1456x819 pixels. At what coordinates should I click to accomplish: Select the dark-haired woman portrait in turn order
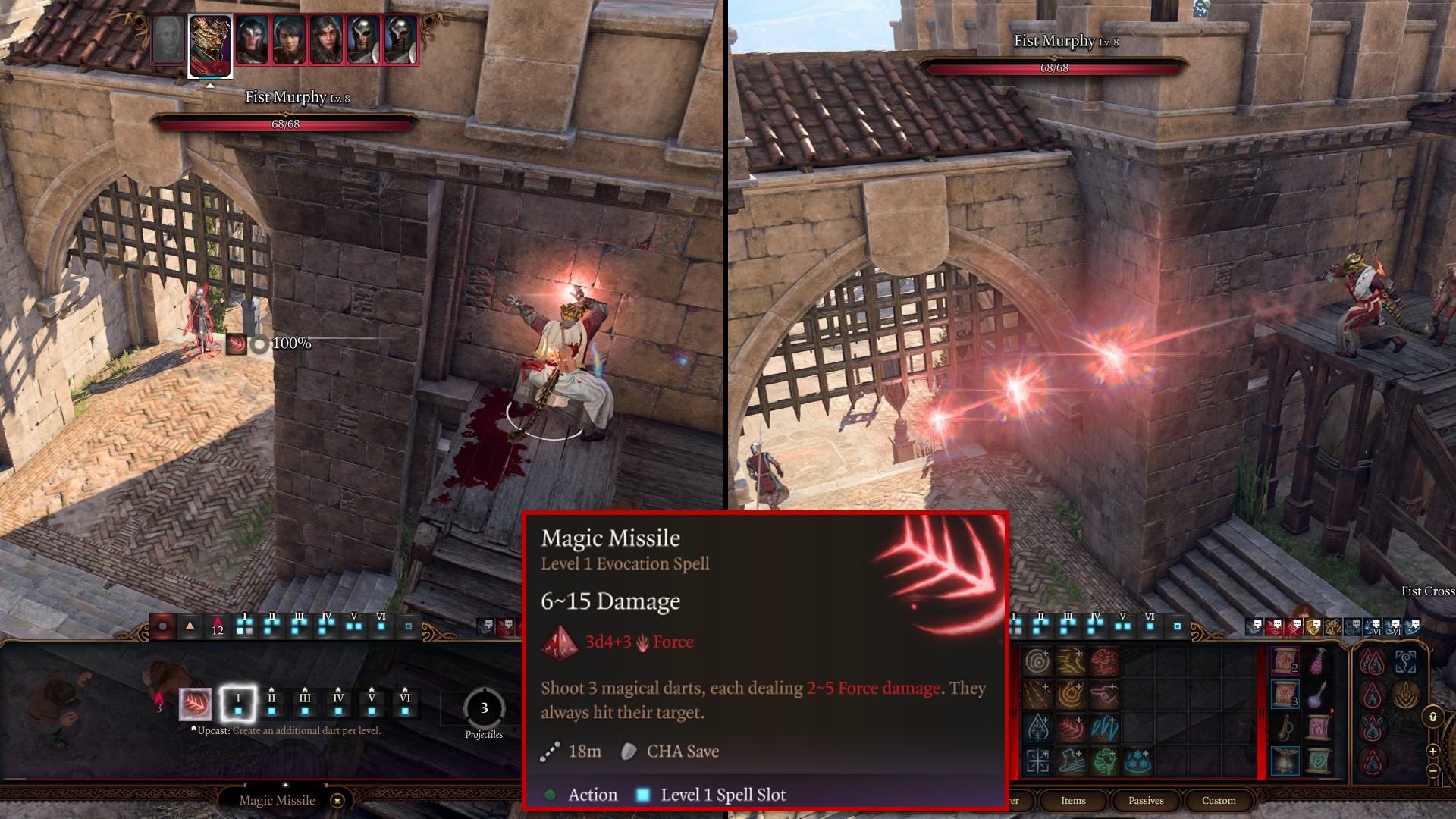(x=289, y=39)
